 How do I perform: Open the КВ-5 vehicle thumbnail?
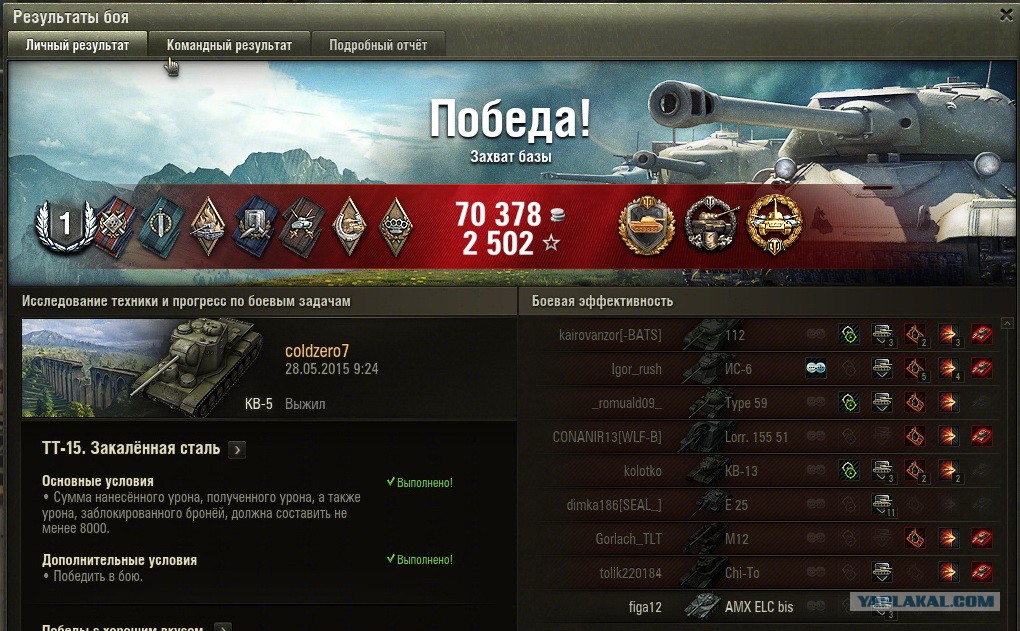coord(150,368)
